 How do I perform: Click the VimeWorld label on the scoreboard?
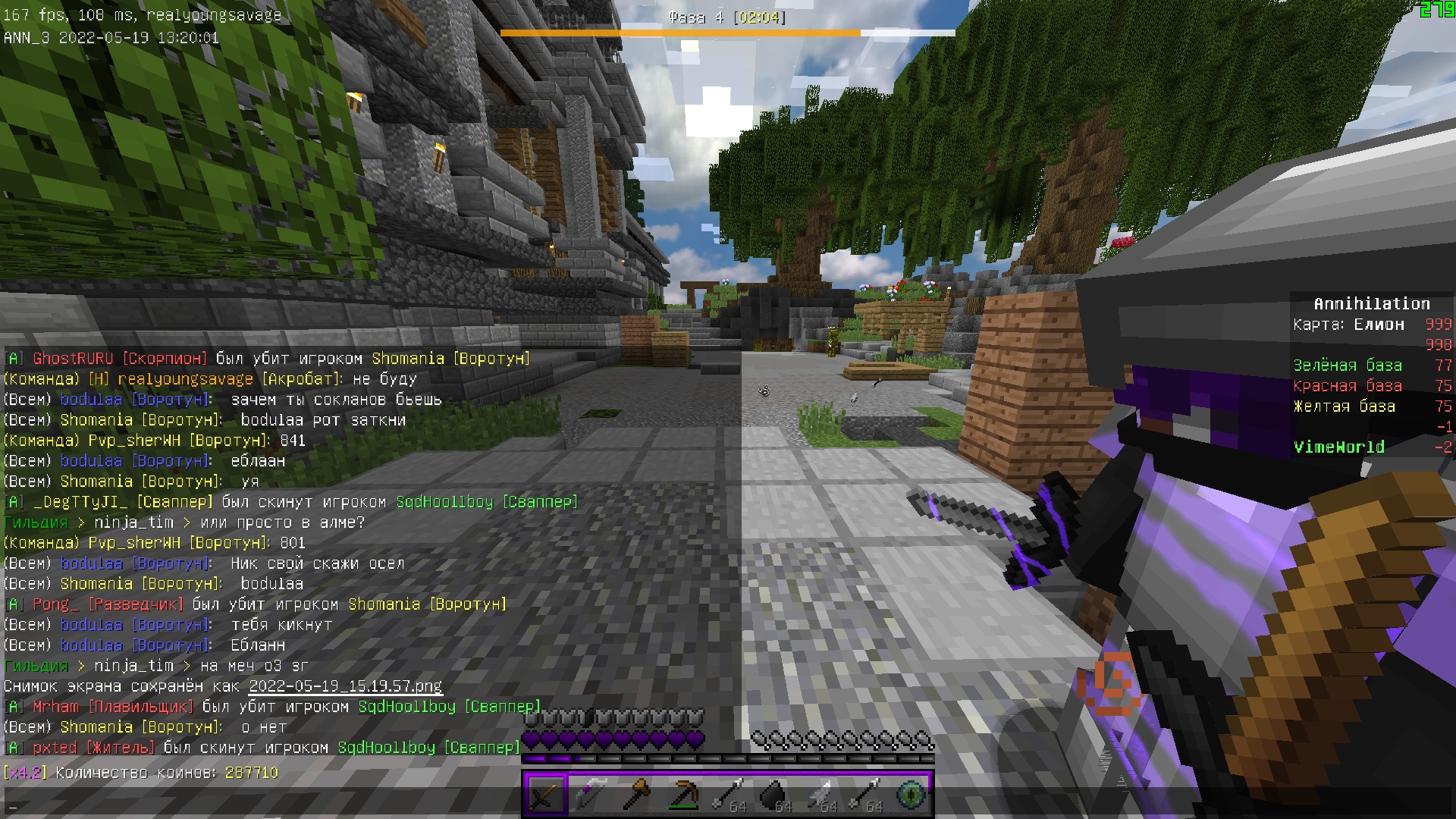(x=1339, y=447)
